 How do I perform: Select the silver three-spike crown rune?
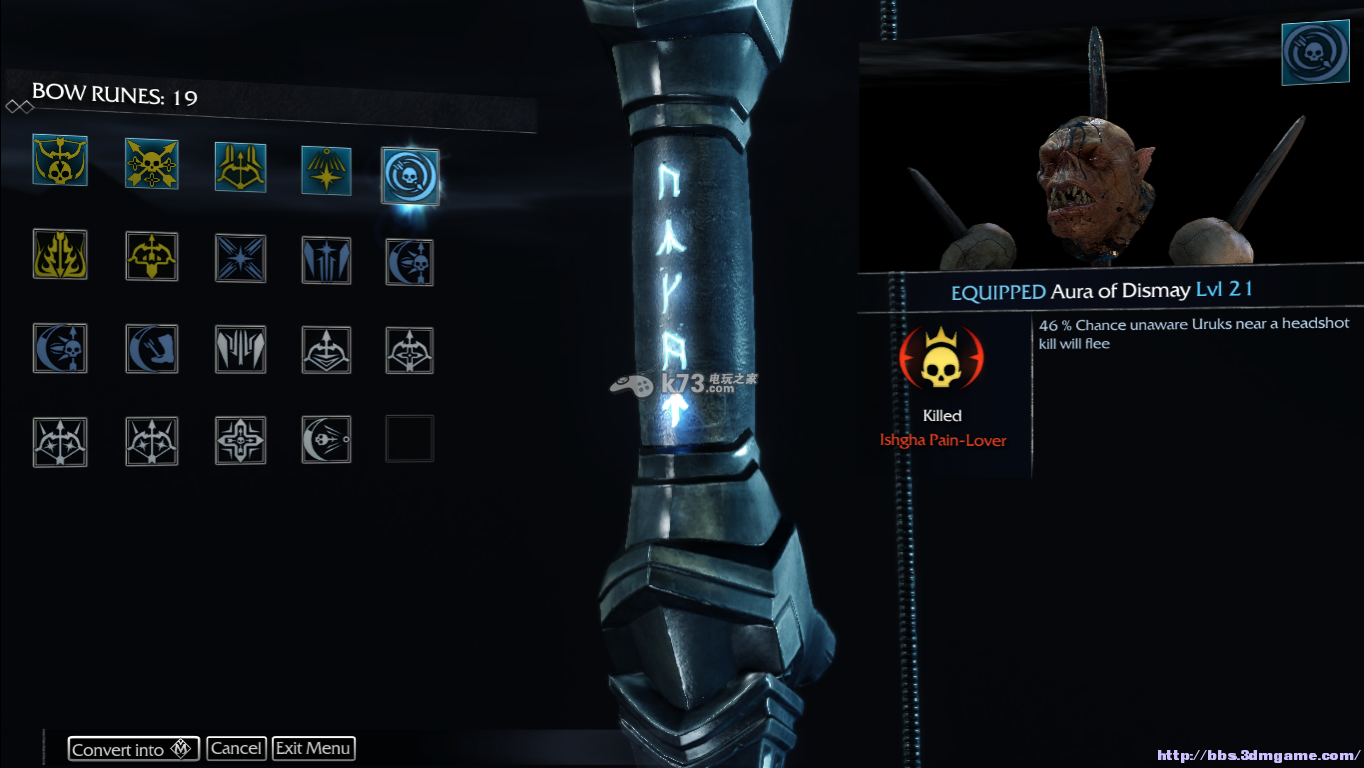241,349
